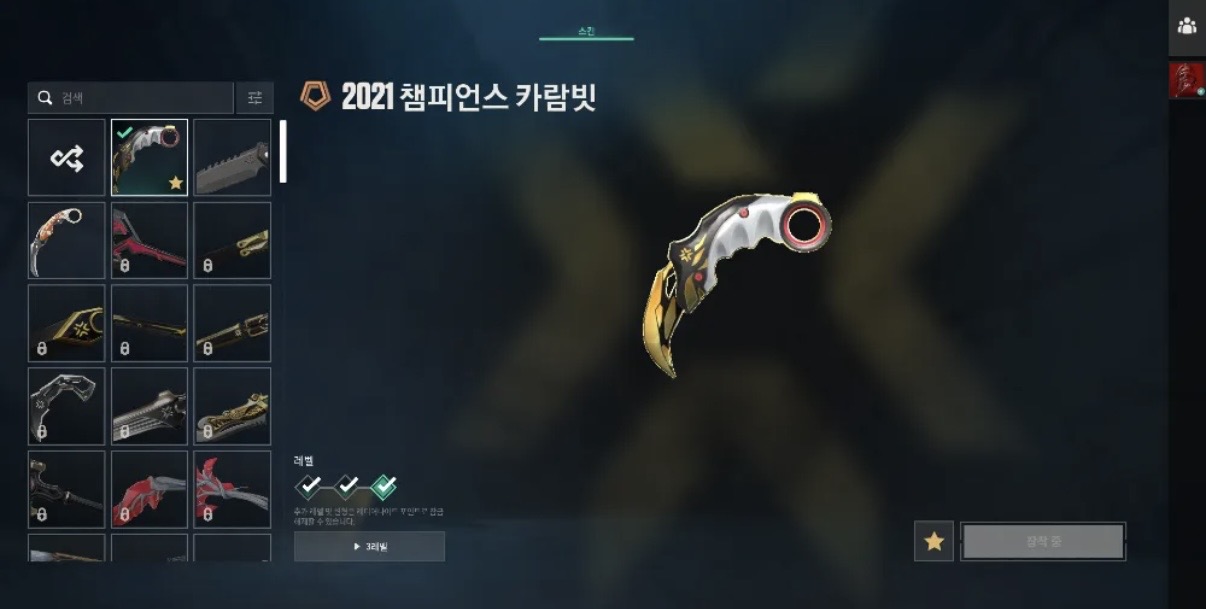Screen dimensions: 1206x609
Task: Select the equipped 2021 Champions karambit thumbnail
Action: 149,158
